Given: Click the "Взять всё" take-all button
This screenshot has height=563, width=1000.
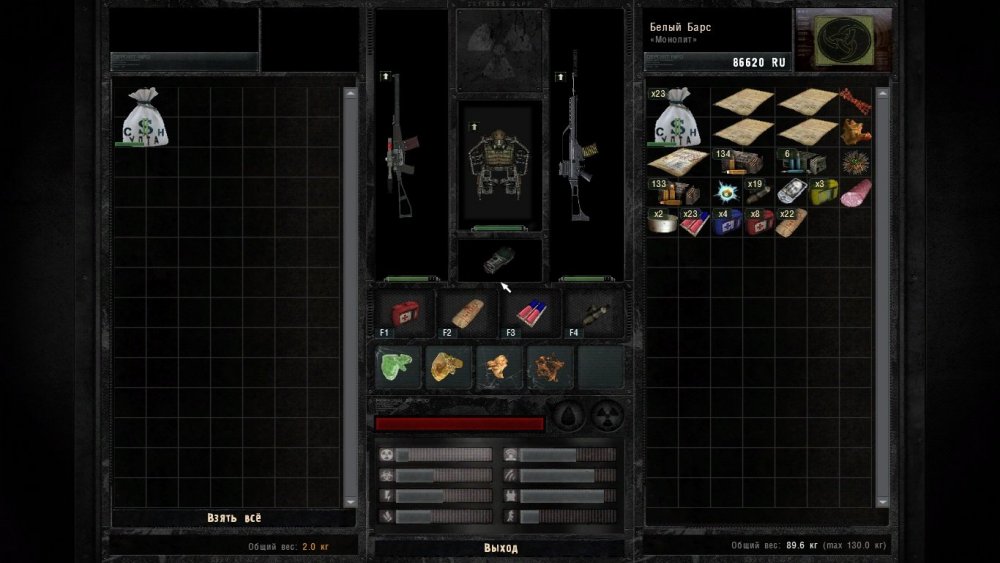Looking at the screenshot, I should (x=235, y=518).
